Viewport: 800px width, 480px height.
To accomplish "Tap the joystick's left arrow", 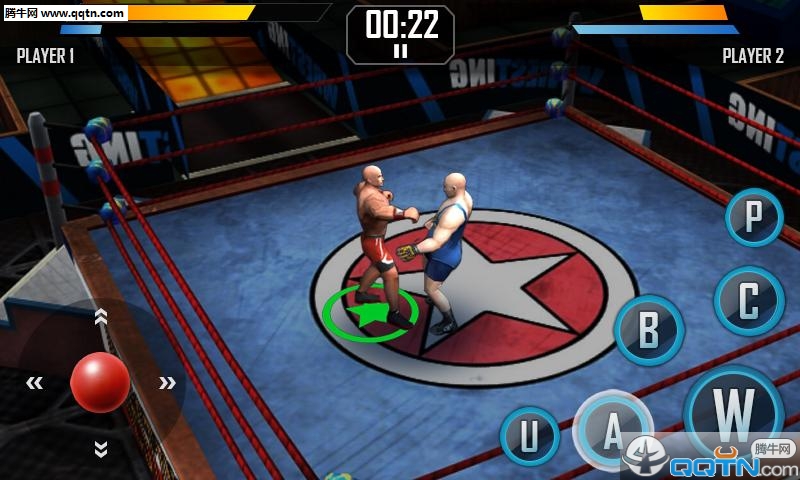I will point(35,382).
